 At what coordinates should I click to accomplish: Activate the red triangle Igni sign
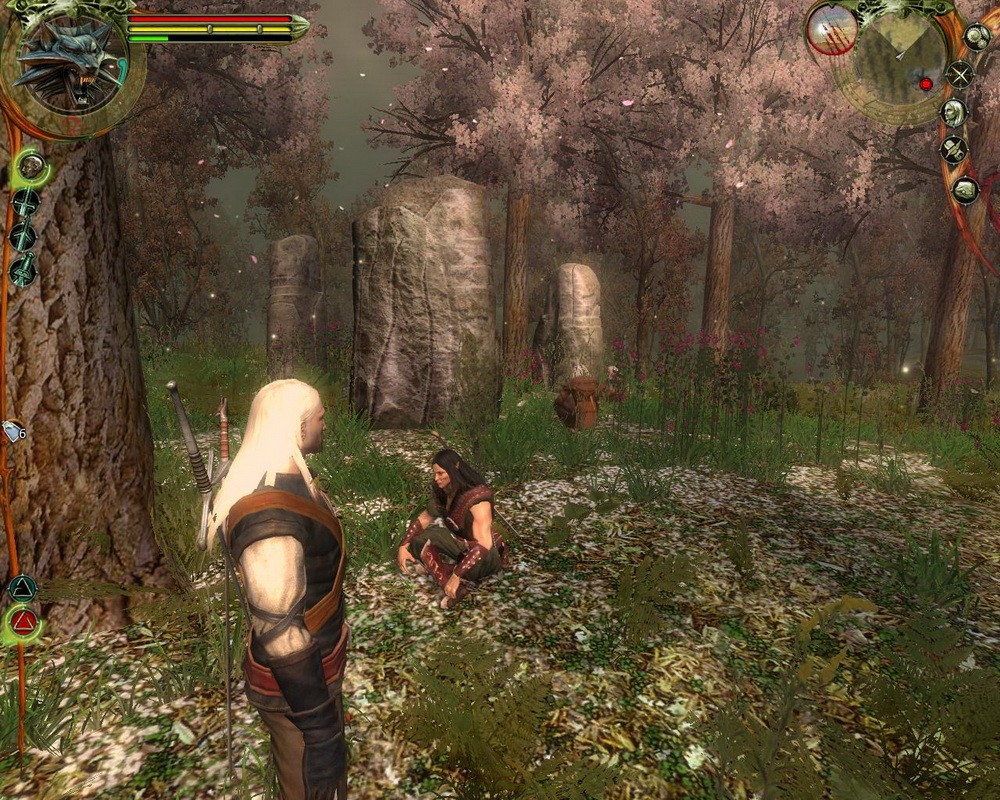tap(24, 624)
